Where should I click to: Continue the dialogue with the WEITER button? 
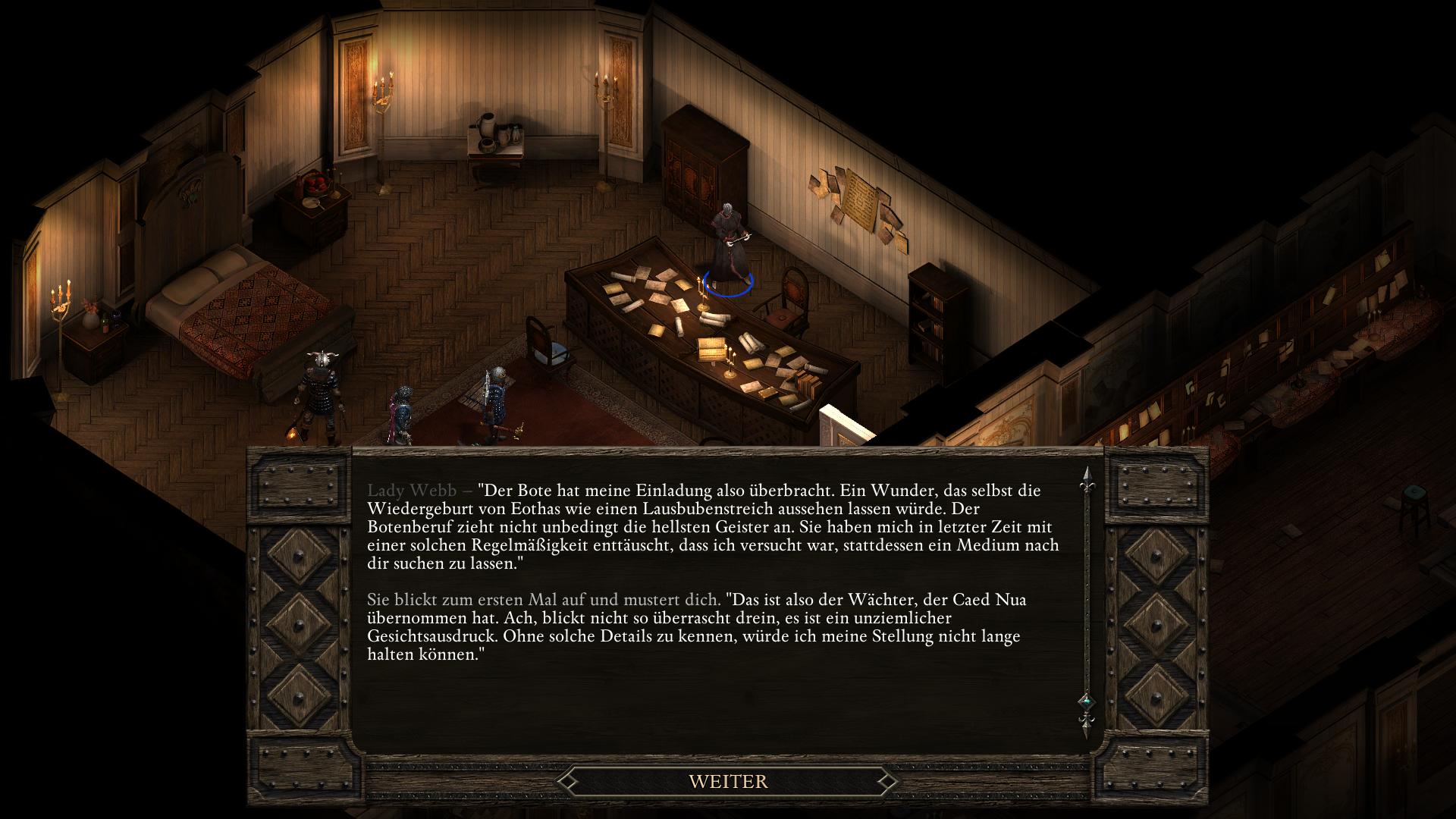[x=728, y=781]
